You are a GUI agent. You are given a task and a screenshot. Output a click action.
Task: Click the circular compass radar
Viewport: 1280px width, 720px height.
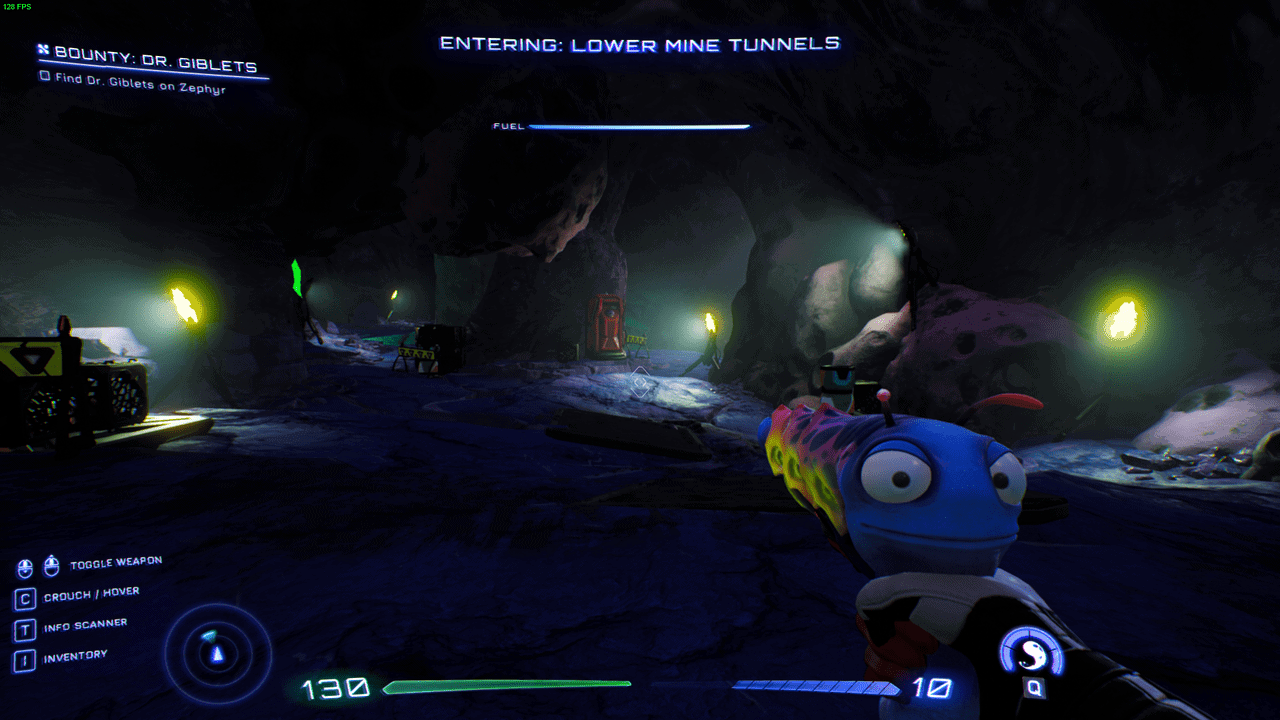[217, 652]
